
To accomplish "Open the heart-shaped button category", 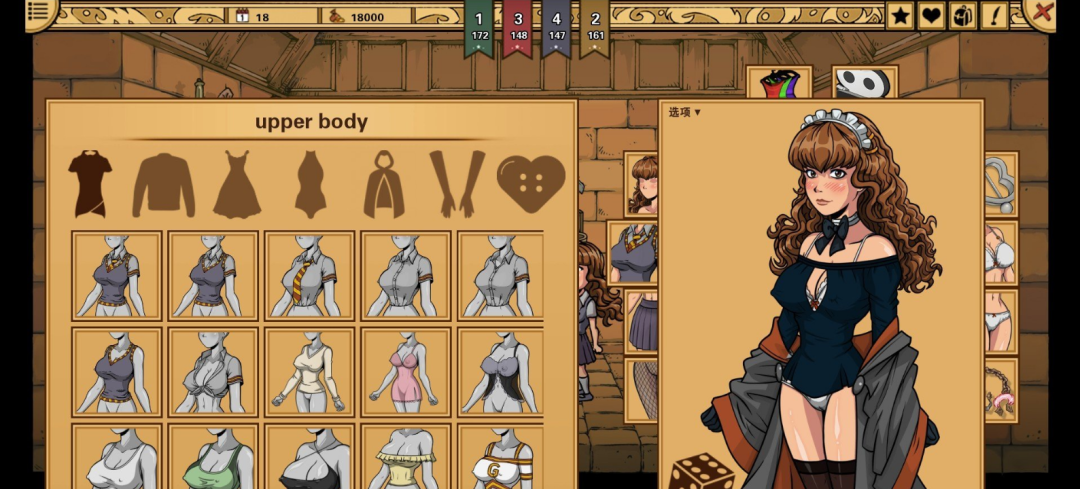I will [531, 184].
